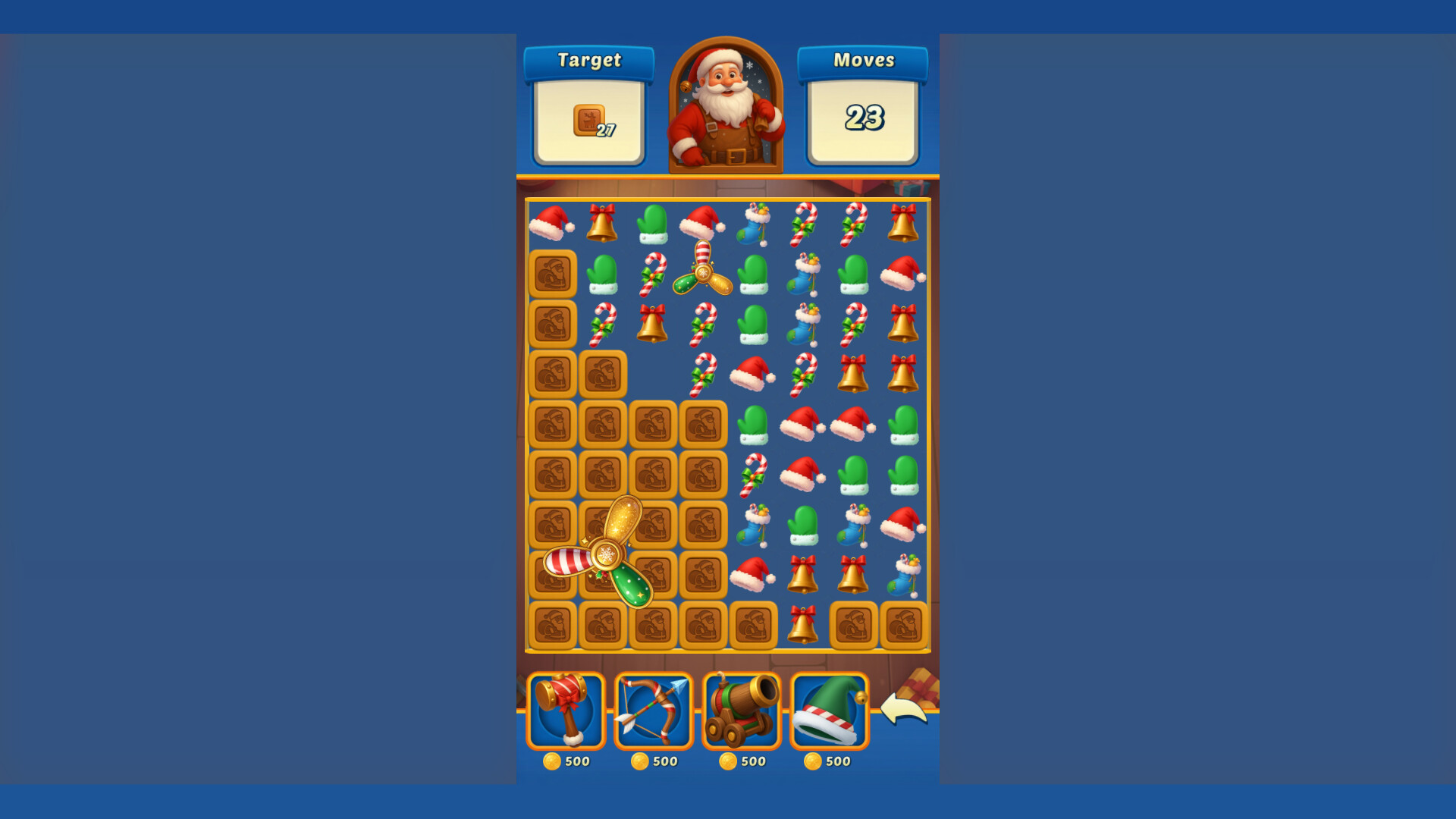
Task: Select the Moves tab label
Action: point(864,60)
